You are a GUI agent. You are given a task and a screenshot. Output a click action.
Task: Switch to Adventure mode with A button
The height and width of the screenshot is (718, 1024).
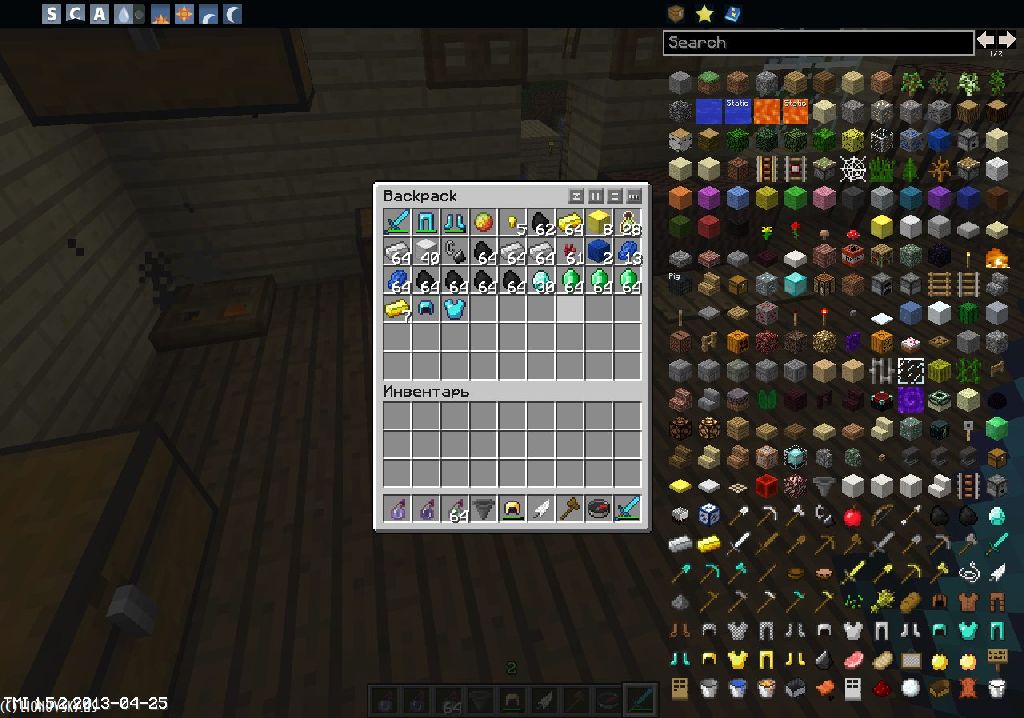[99, 14]
